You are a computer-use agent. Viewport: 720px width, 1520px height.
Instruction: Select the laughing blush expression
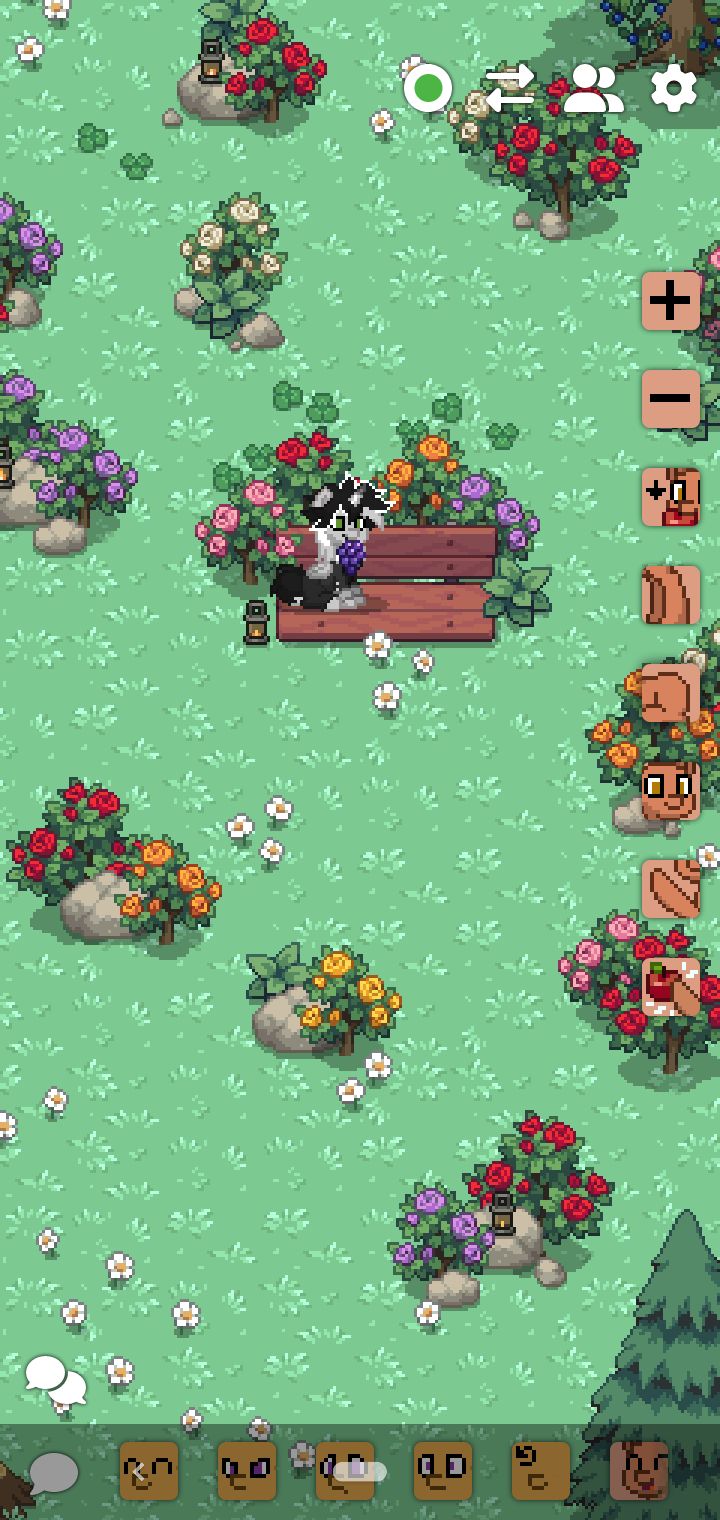coord(639,1471)
